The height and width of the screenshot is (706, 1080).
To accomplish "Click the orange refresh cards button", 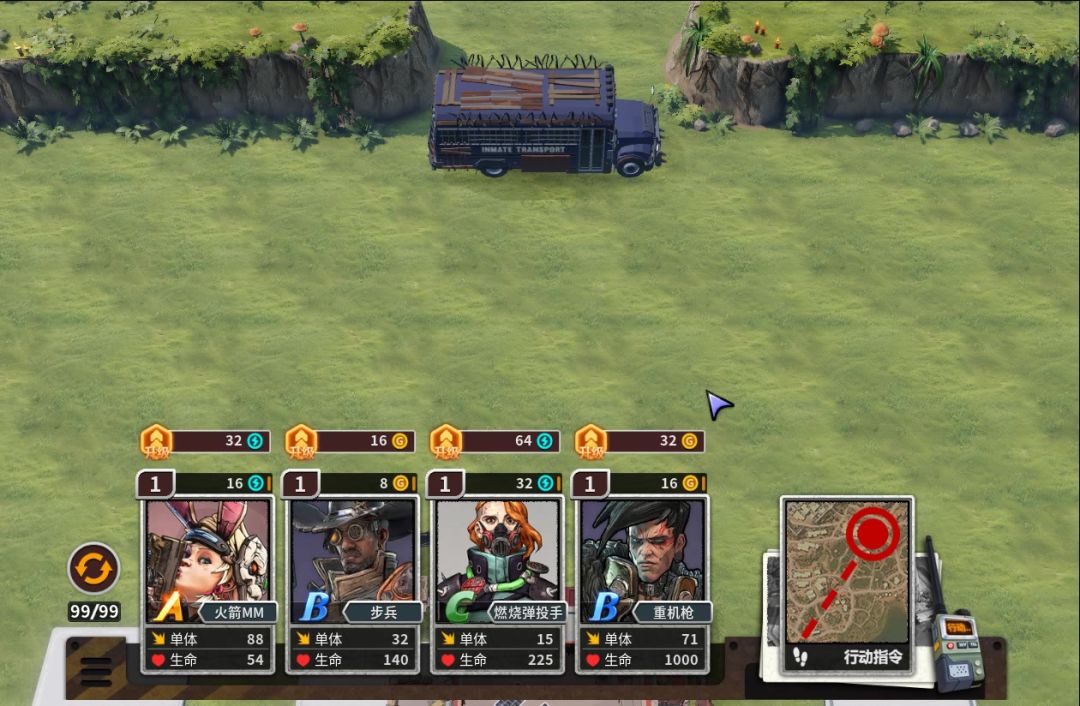I will point(94,570).
